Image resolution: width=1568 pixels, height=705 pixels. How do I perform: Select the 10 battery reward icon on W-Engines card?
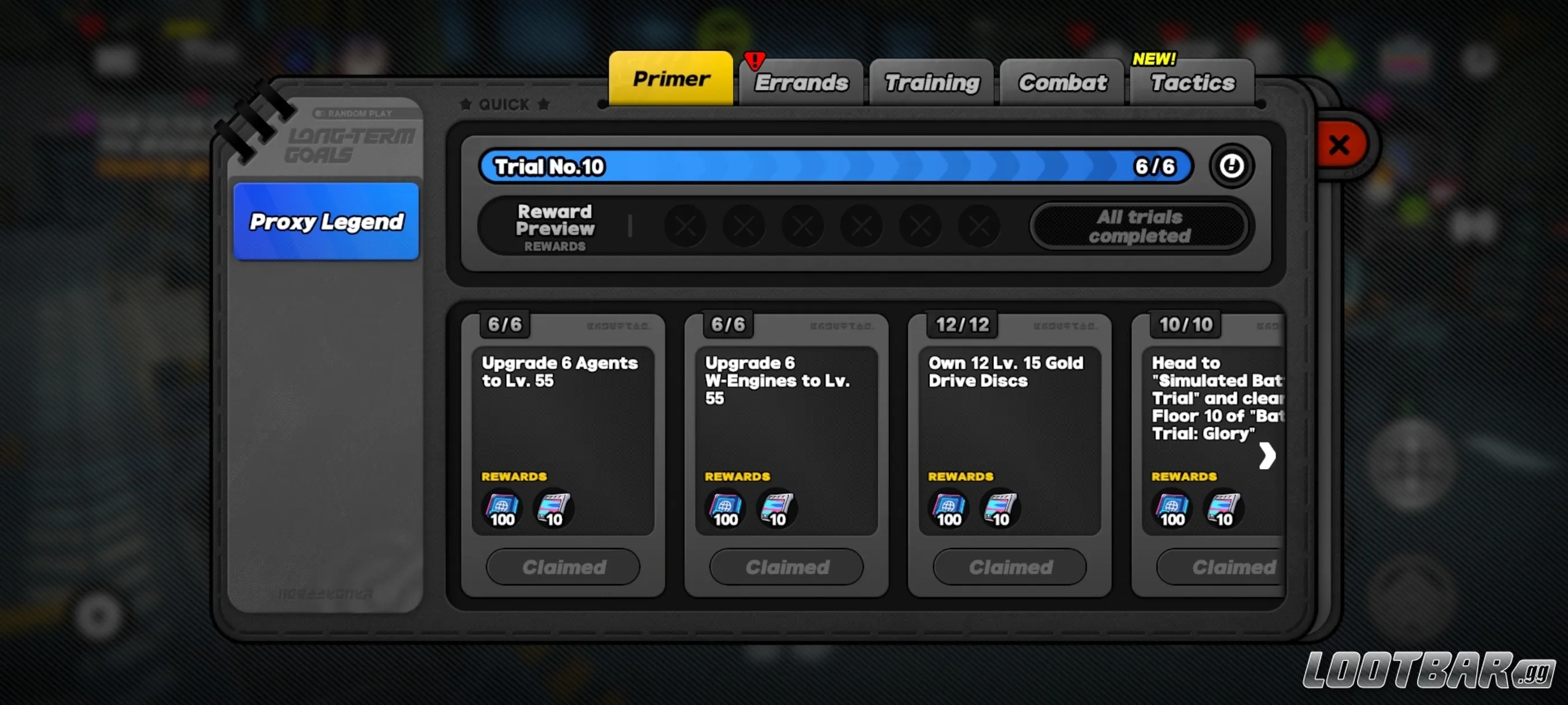pyautogui.click(x=776, y=510)
